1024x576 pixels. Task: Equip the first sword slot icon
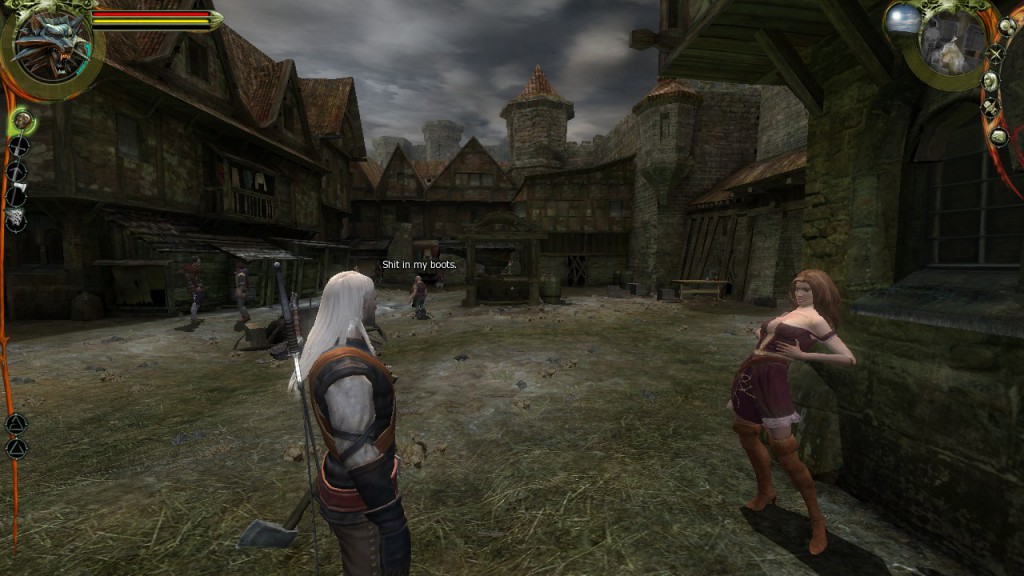[x=18, y=148]
